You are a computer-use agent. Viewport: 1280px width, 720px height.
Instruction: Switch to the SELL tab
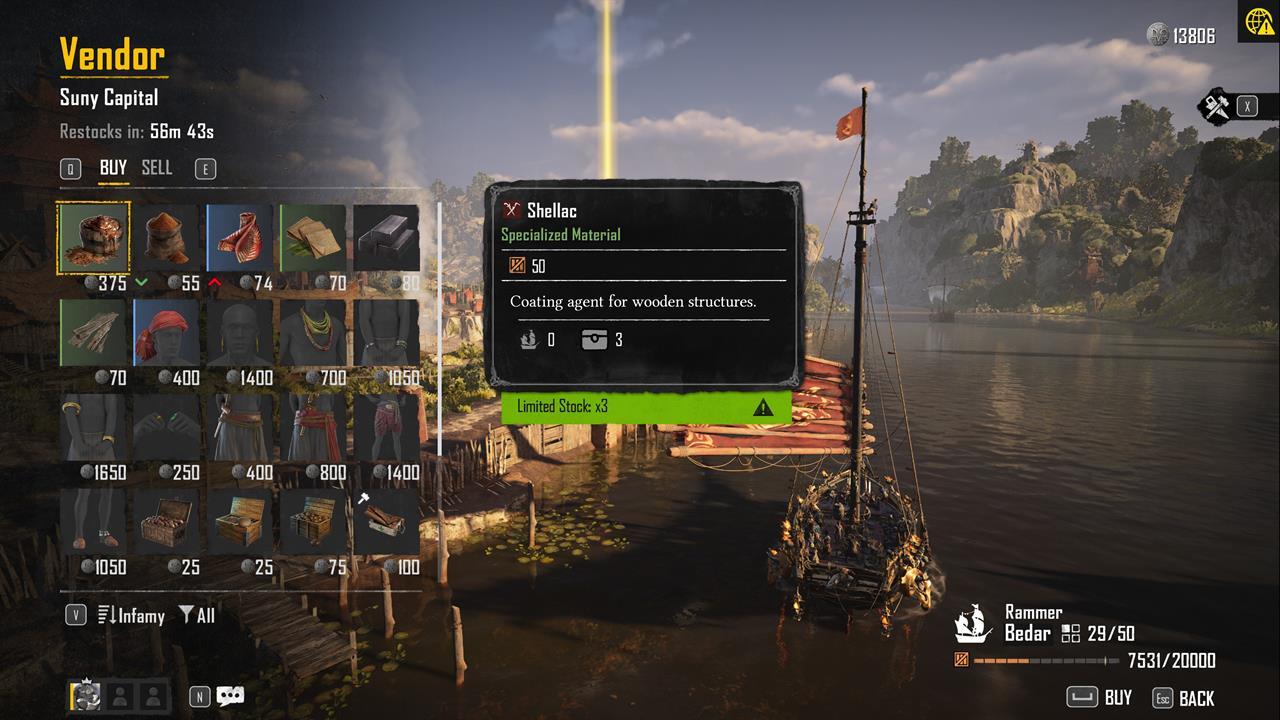tap(157, 168)
